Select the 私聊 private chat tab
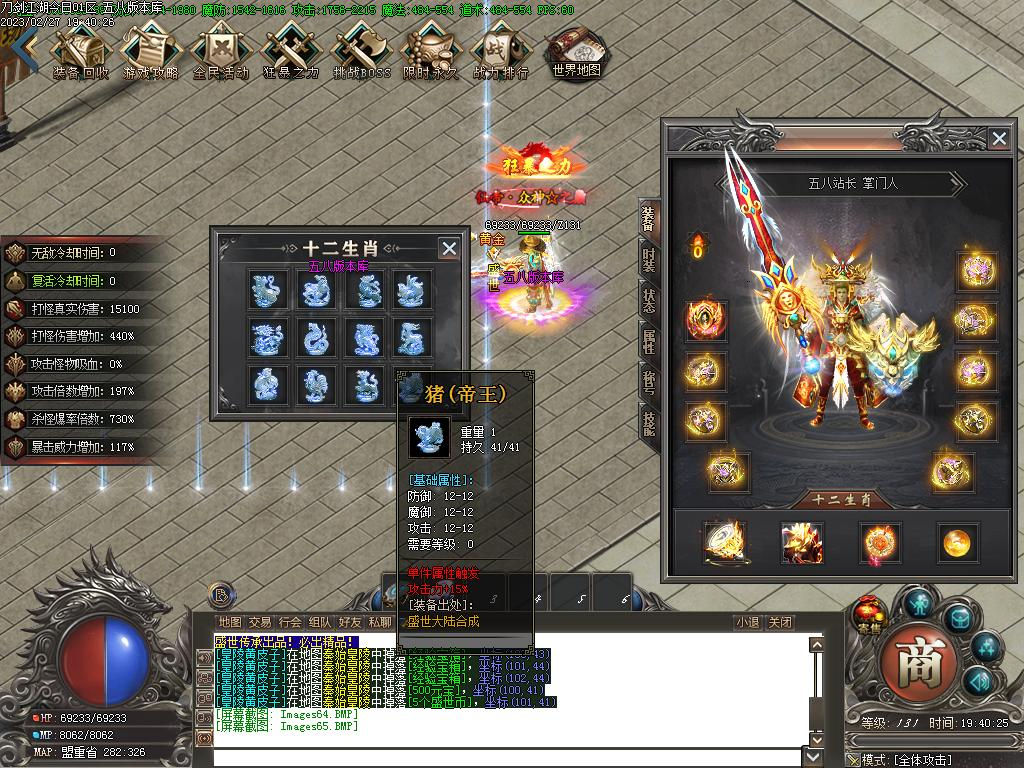This screenshot has width=1024, height=768. [x=380, y=622]
